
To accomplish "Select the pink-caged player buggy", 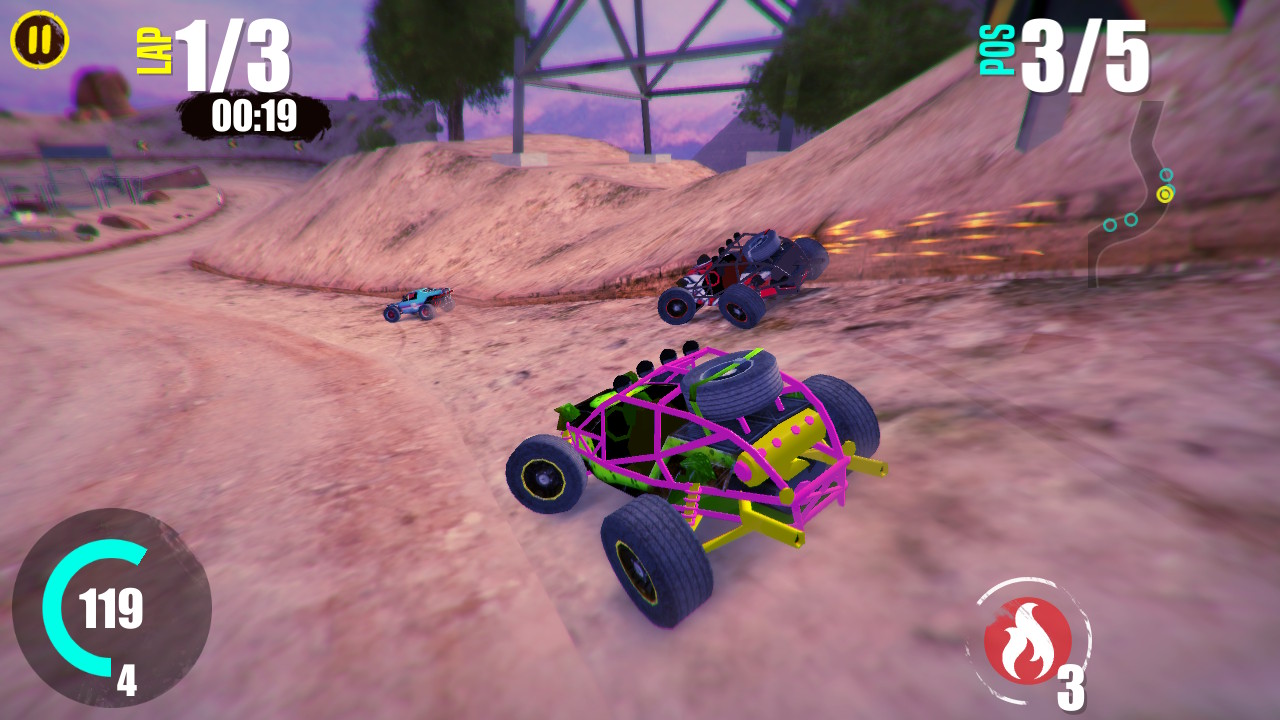I will pos(700,460).
